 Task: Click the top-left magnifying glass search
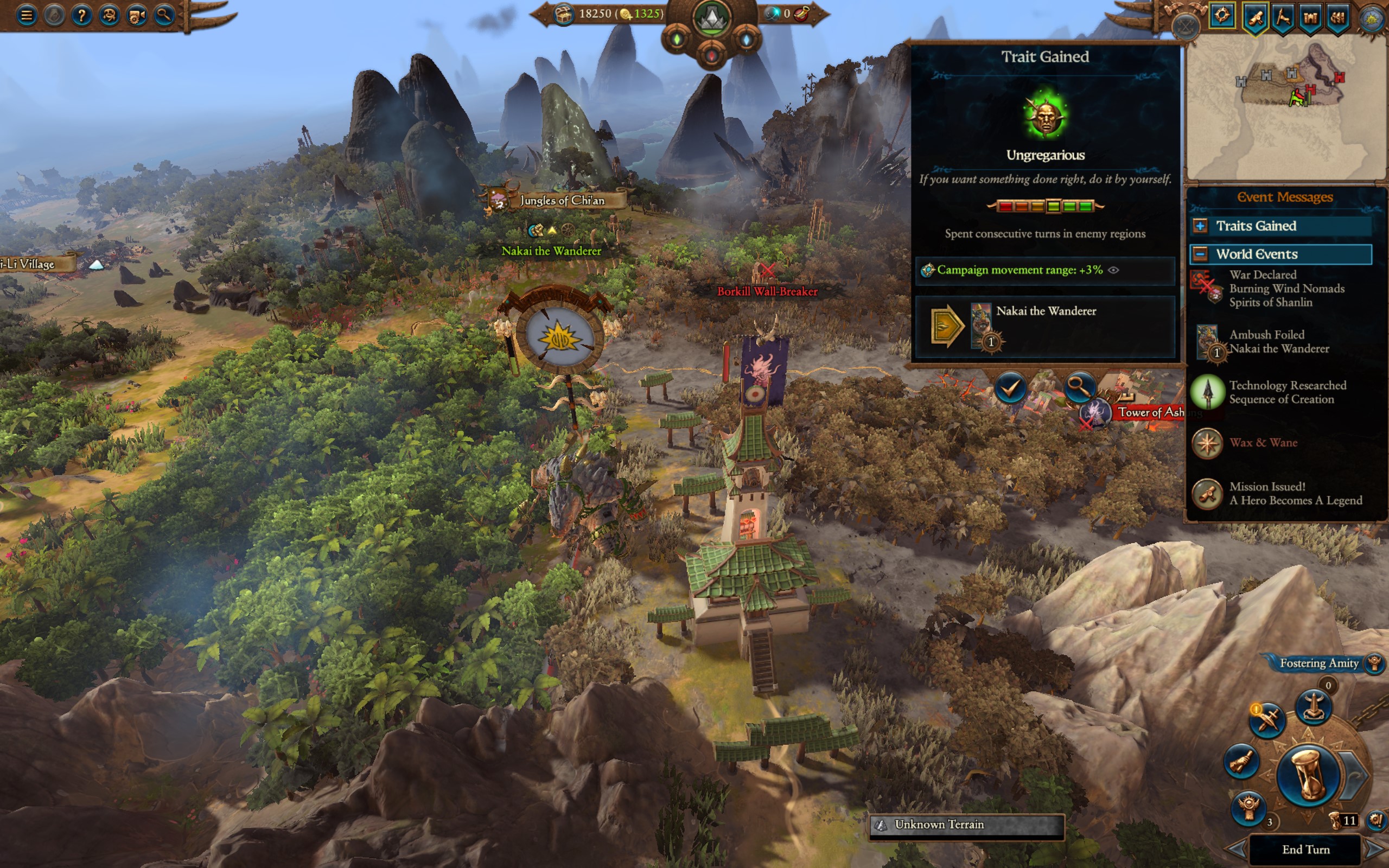[x=164, y=15]
